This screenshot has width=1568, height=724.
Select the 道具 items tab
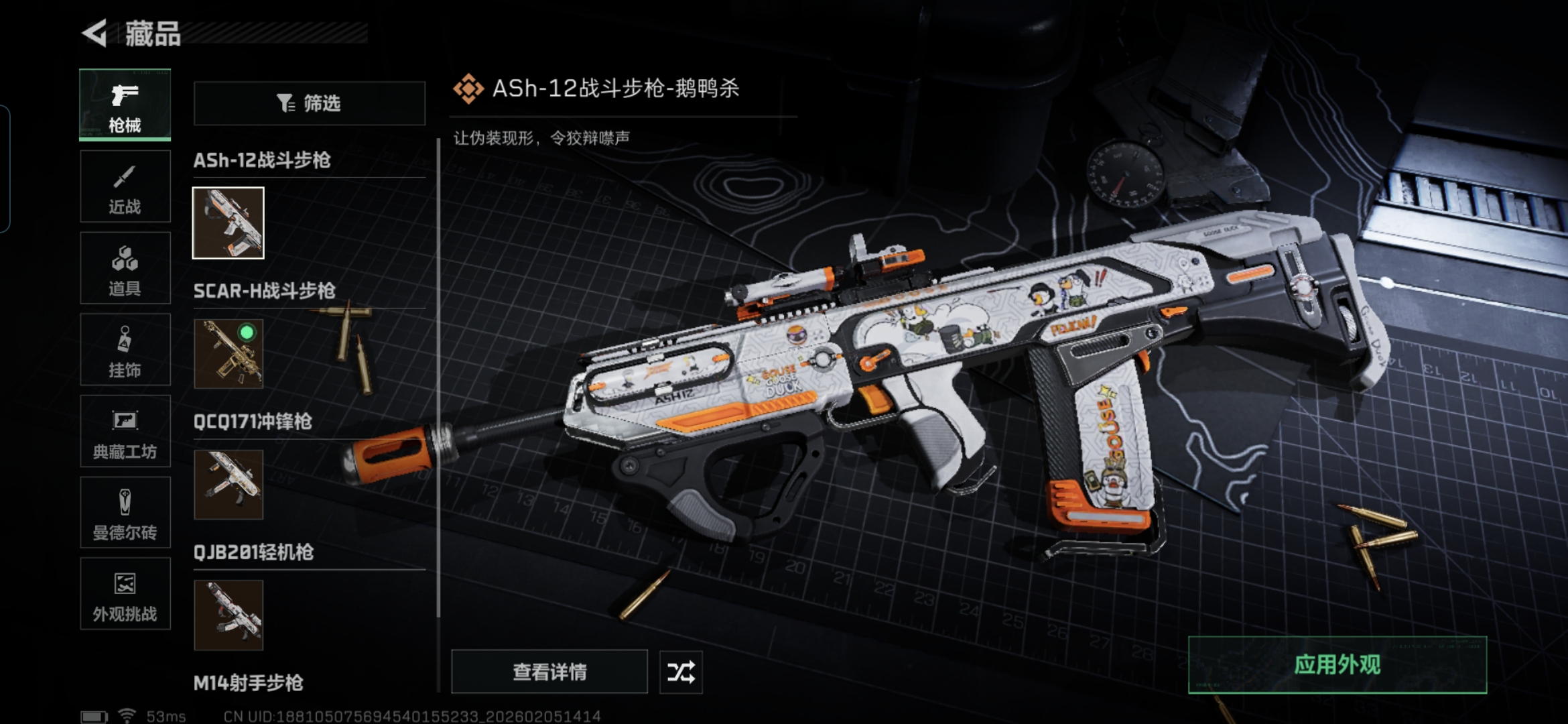pos(125,269)
